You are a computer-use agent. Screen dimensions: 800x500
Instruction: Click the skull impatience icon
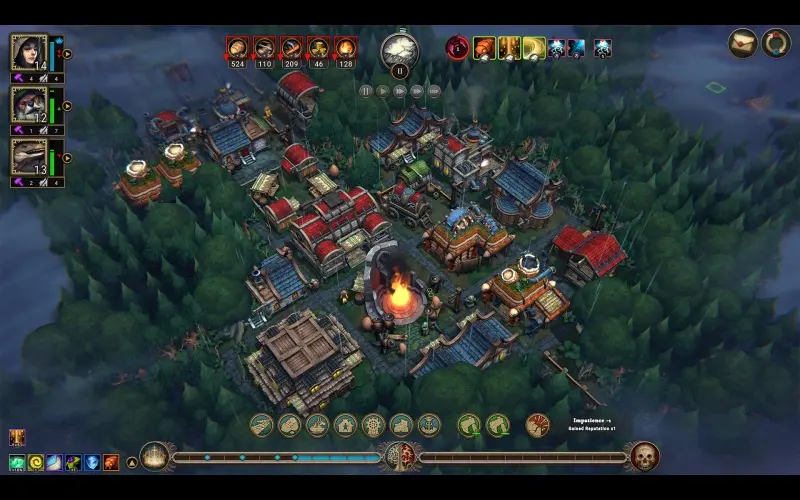(x=644, y=457)
